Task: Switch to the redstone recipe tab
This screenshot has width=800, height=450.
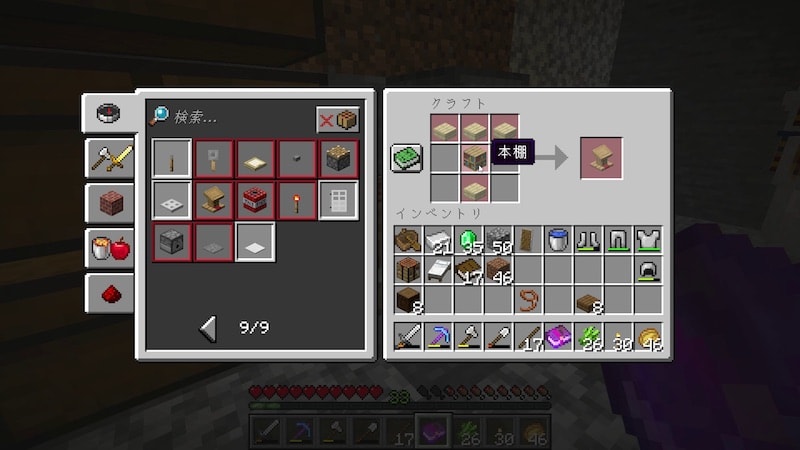Action: tap(108, 293)
